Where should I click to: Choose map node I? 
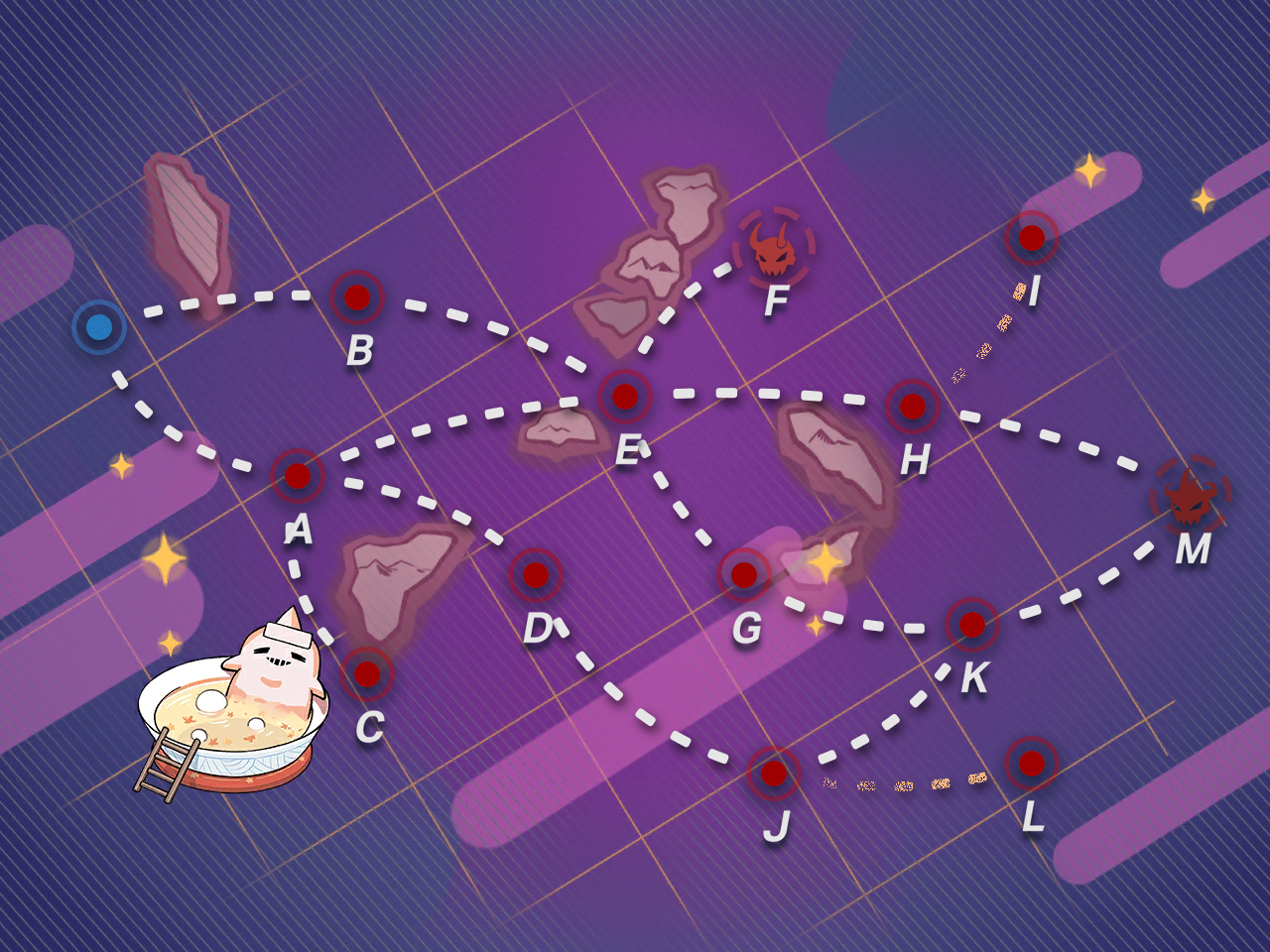coord(1032,238)
